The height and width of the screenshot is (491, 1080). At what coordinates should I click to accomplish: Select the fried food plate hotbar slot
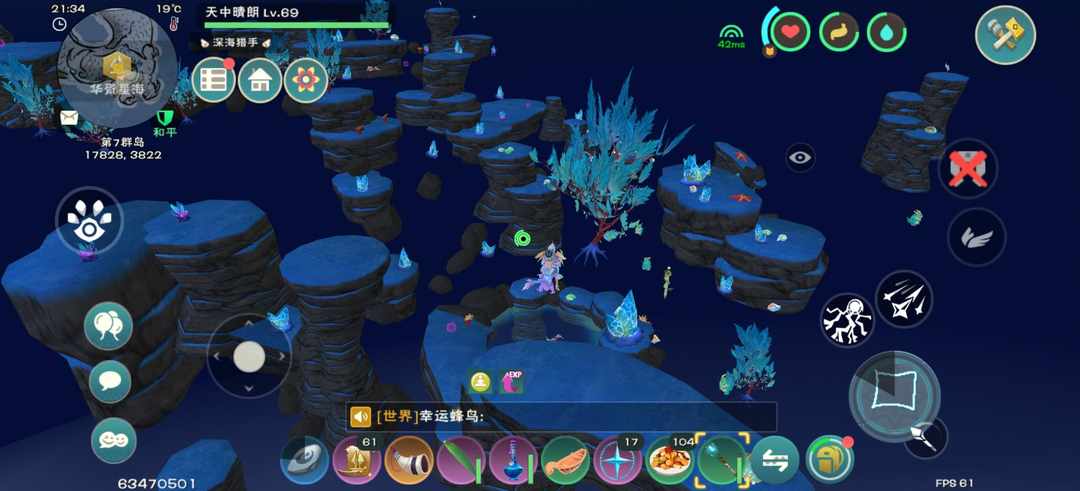point(669,461)
